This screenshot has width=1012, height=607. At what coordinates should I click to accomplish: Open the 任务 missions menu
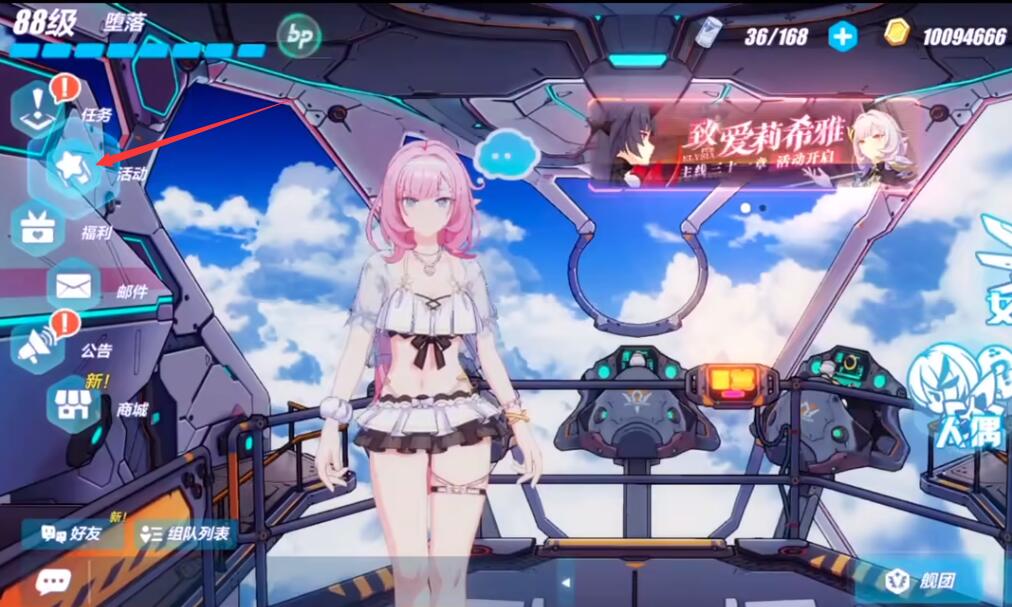(40, 108)
